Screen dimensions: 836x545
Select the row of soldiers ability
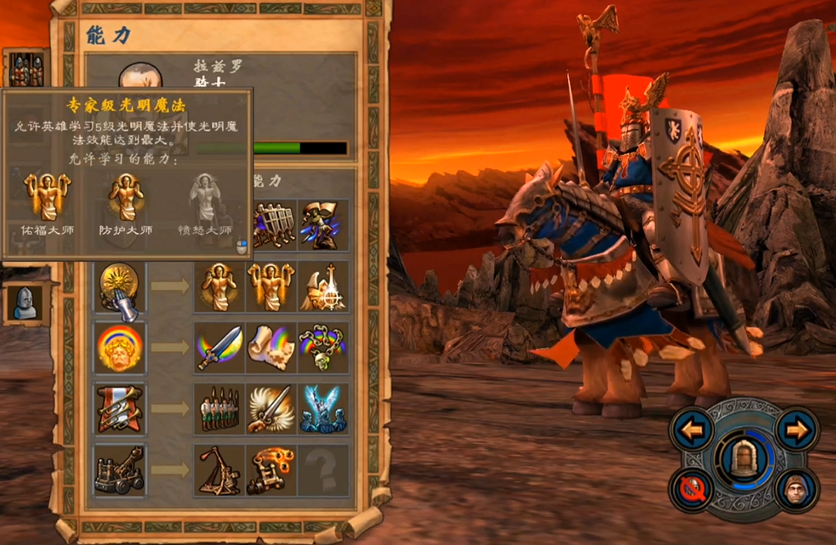pos(219,409)
